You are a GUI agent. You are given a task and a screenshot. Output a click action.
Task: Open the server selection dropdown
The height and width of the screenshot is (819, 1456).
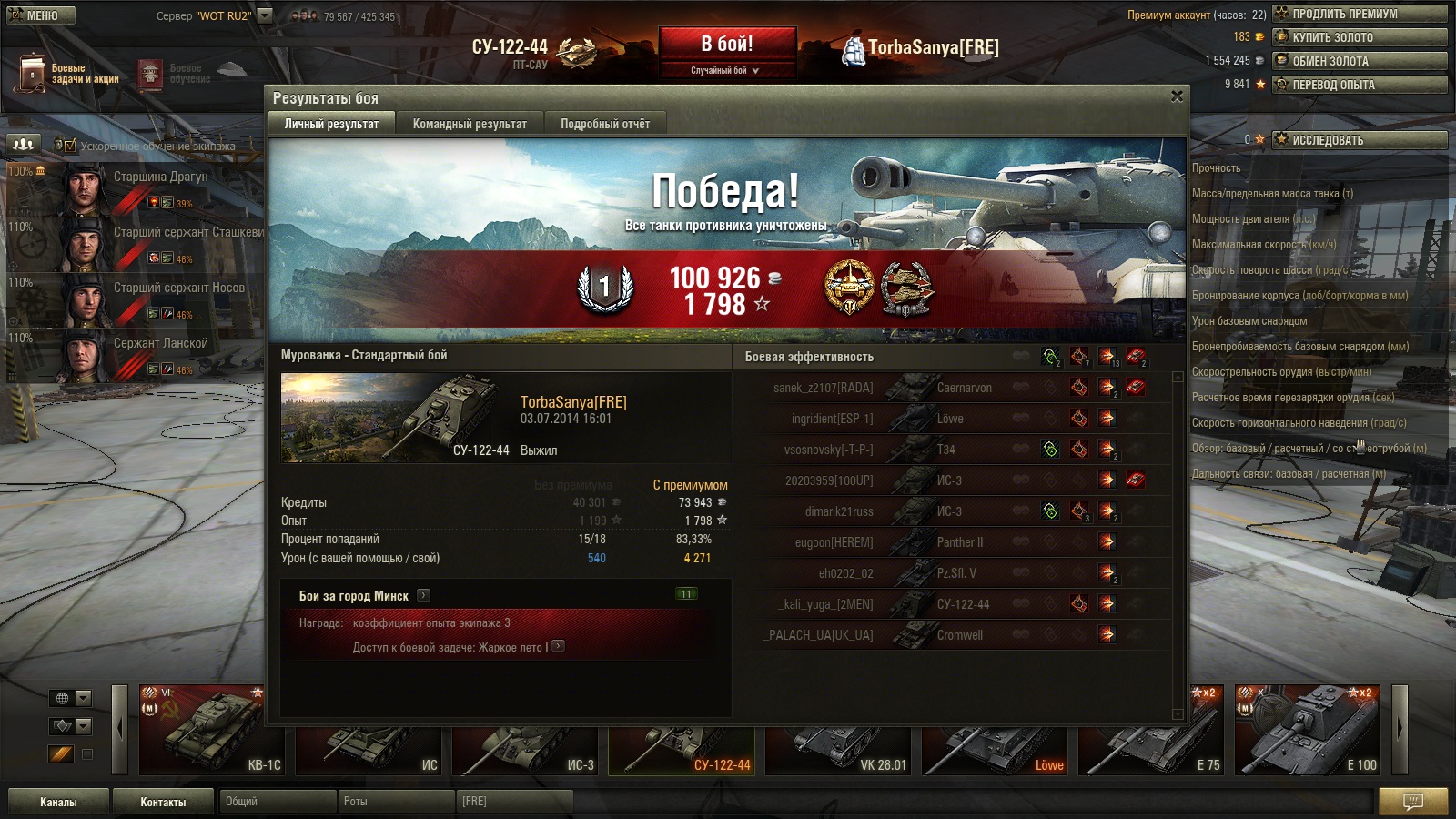[x=265, y=15]
